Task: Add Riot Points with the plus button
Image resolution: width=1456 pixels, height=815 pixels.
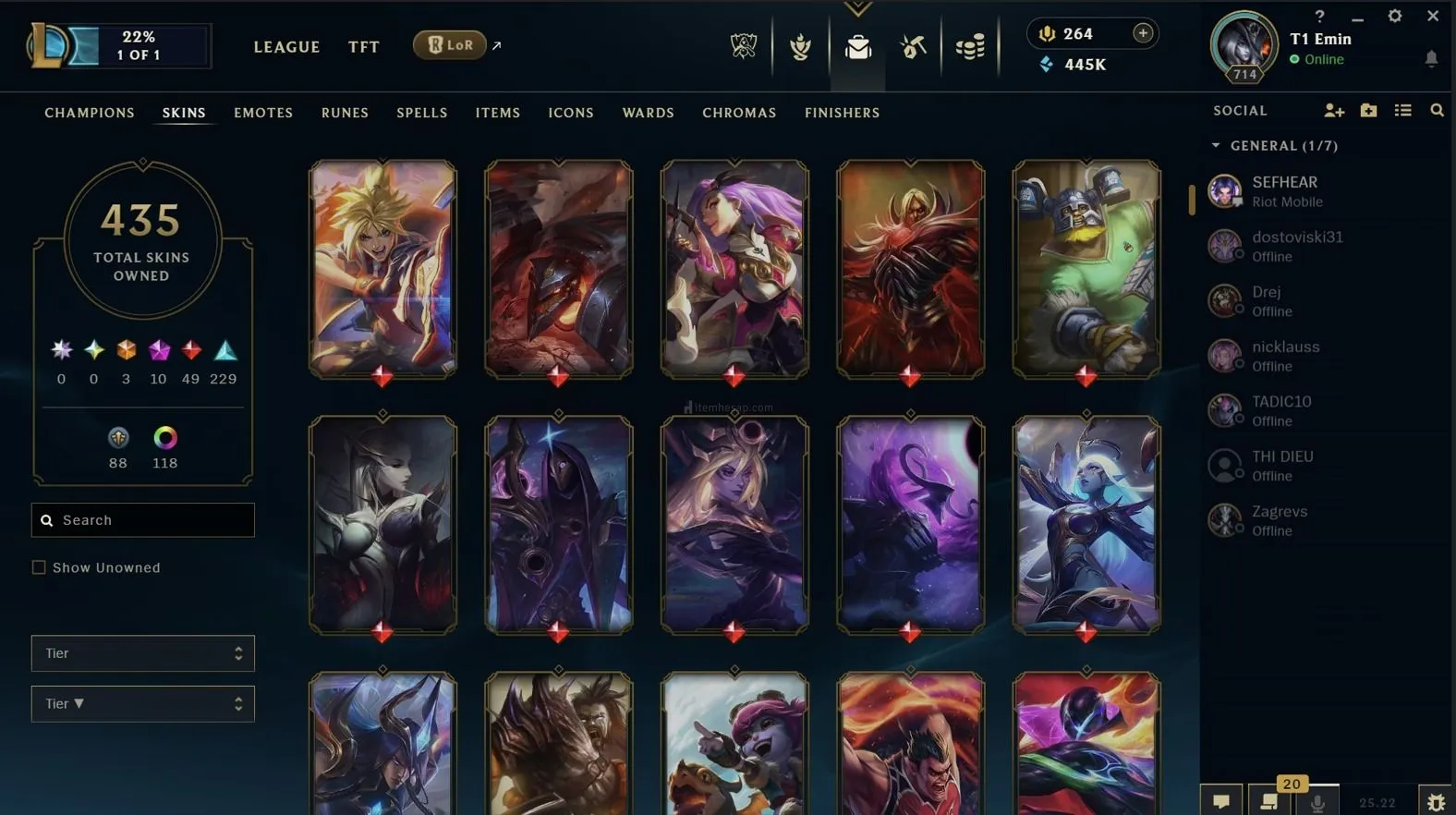Action: point(1143,33)
